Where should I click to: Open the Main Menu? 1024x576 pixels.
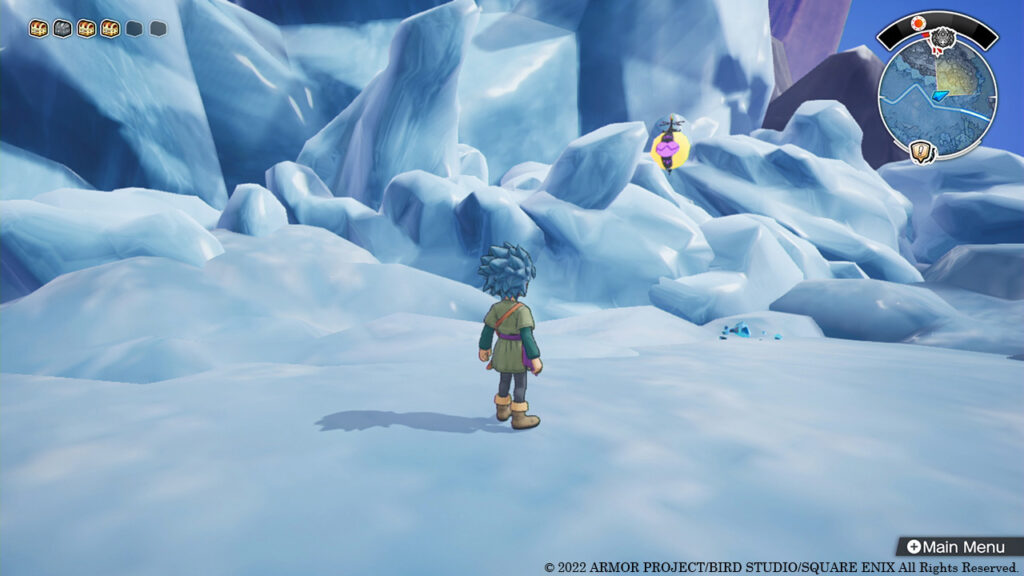(x=958, y=547)
